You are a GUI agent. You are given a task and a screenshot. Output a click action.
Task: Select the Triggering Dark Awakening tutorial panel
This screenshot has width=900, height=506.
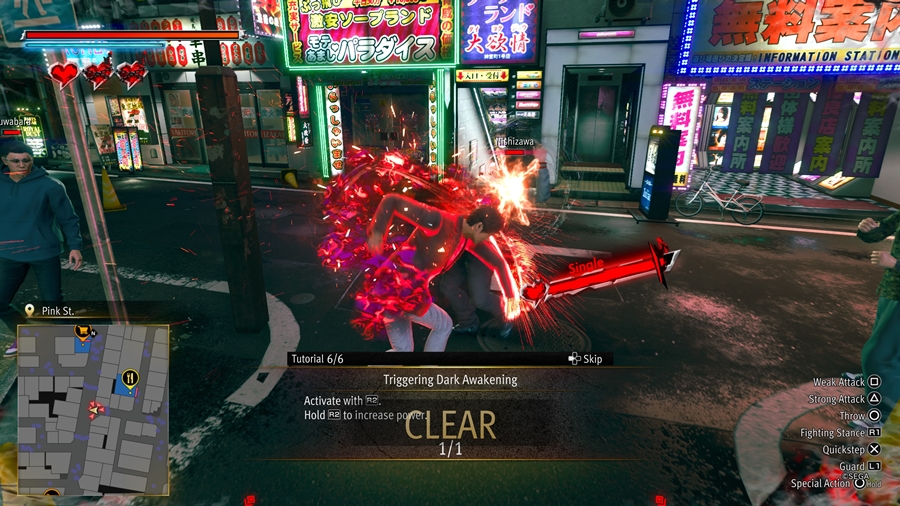click(x=450, y=380)
